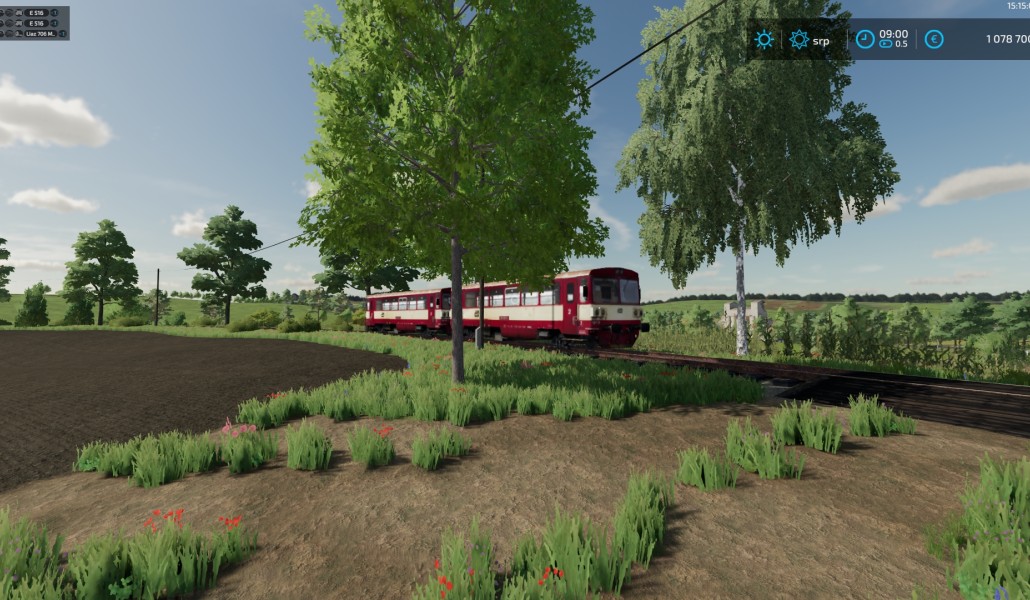Click the season icon labeled srp
The image size is (1030, 600).
[799, 40]
